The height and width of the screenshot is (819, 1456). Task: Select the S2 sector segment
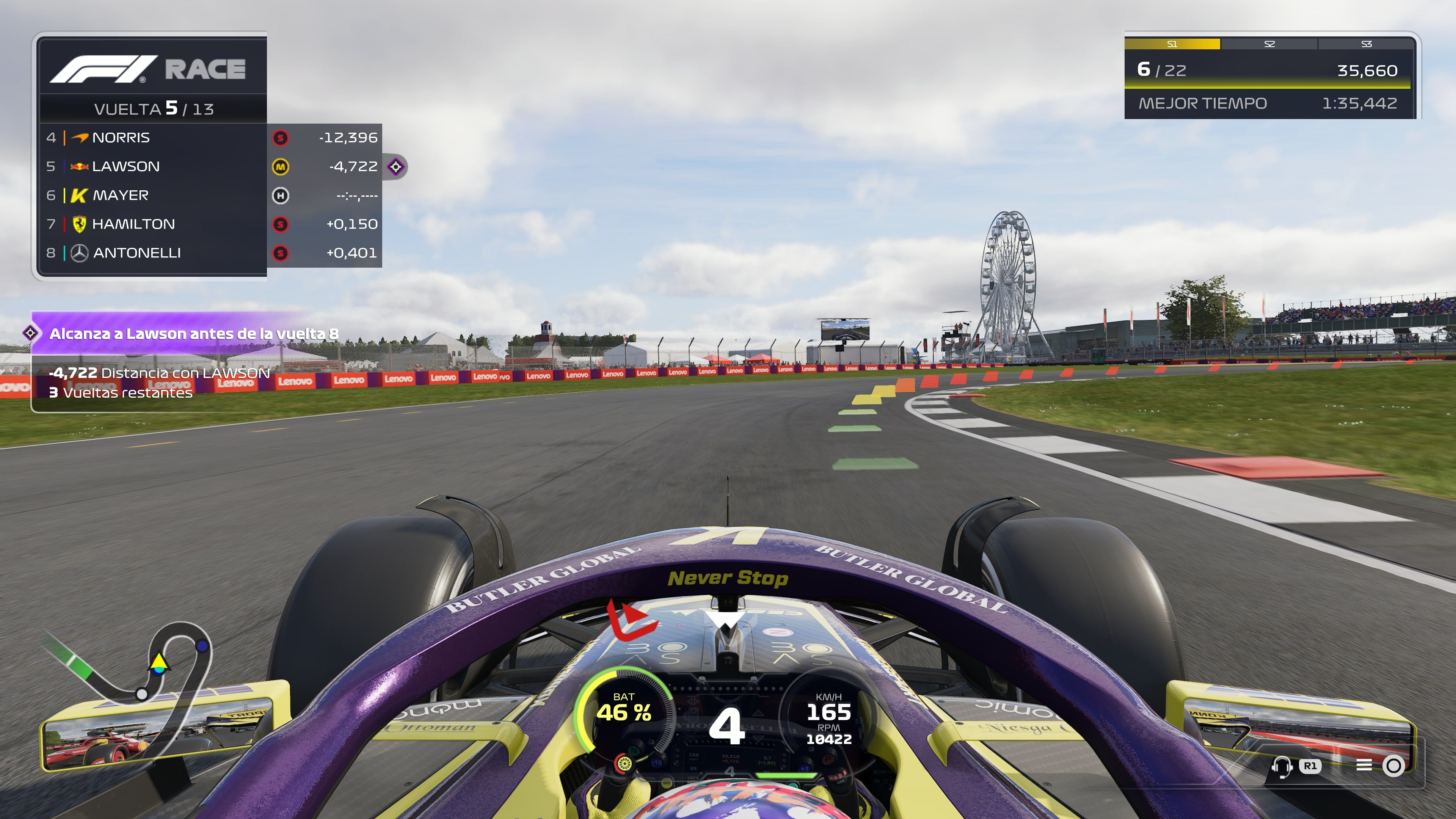coord(1269,44)
